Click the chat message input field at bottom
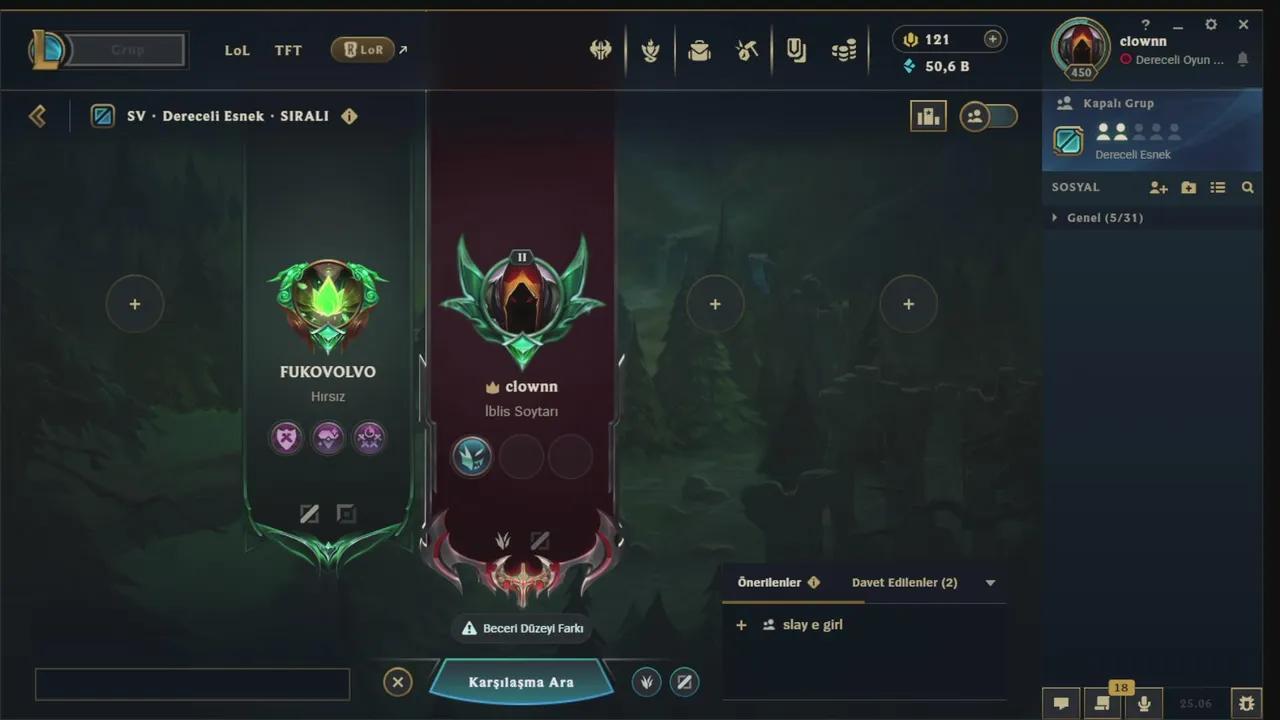Viewport: 1280px width, 720px height. pos(192,684)
